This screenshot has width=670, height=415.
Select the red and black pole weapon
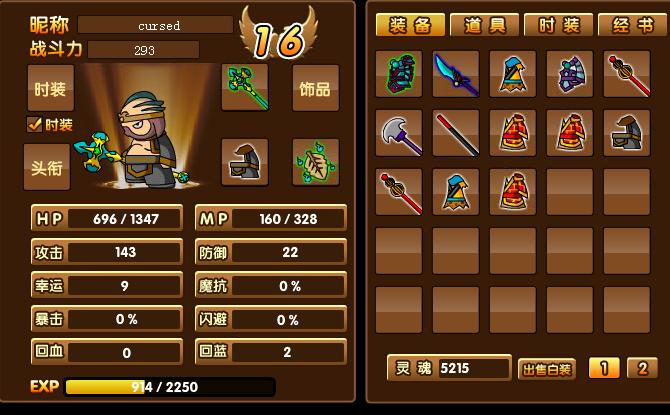point(456,133)
